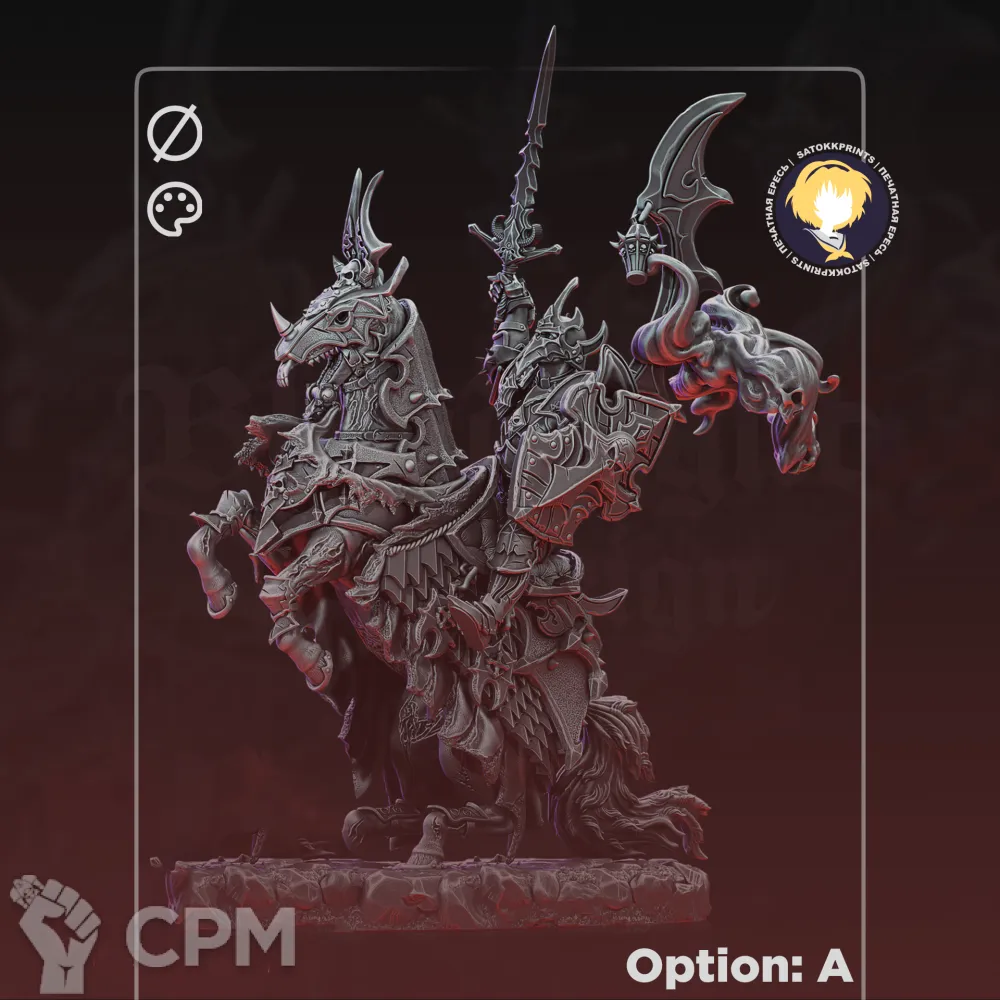1000x1000 pixels.
Task: Select the crossed-circle diameter icon
Action: [x=175, y=135]
